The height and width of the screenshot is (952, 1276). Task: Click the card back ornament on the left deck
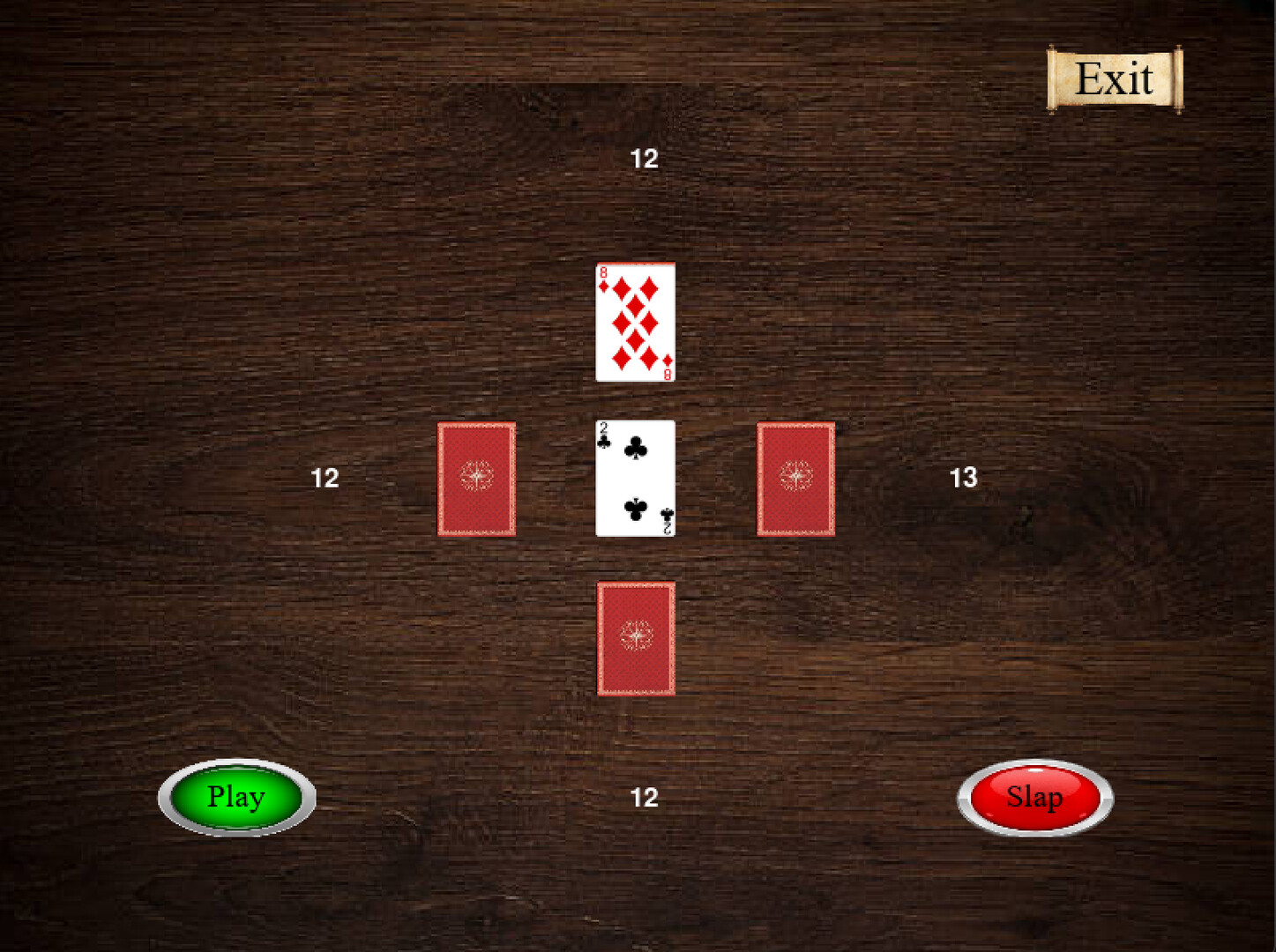pos(476,476)
